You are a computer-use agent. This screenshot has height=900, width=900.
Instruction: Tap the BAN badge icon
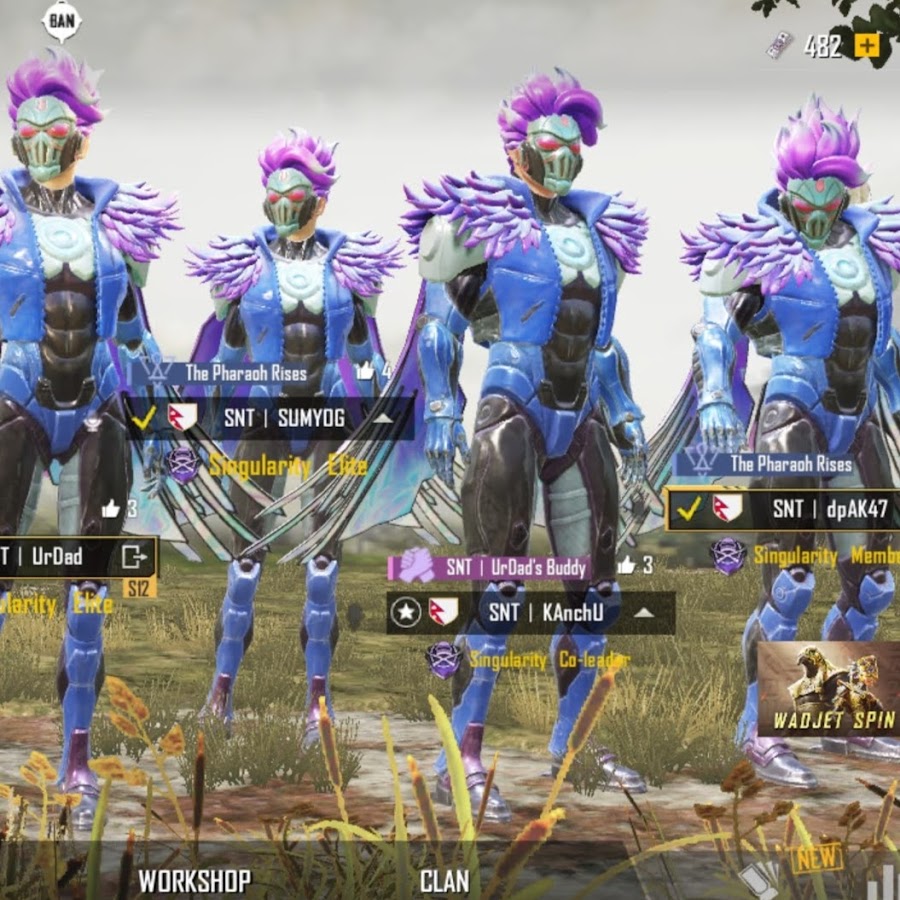pyautogui.click(x=62, y=19)
